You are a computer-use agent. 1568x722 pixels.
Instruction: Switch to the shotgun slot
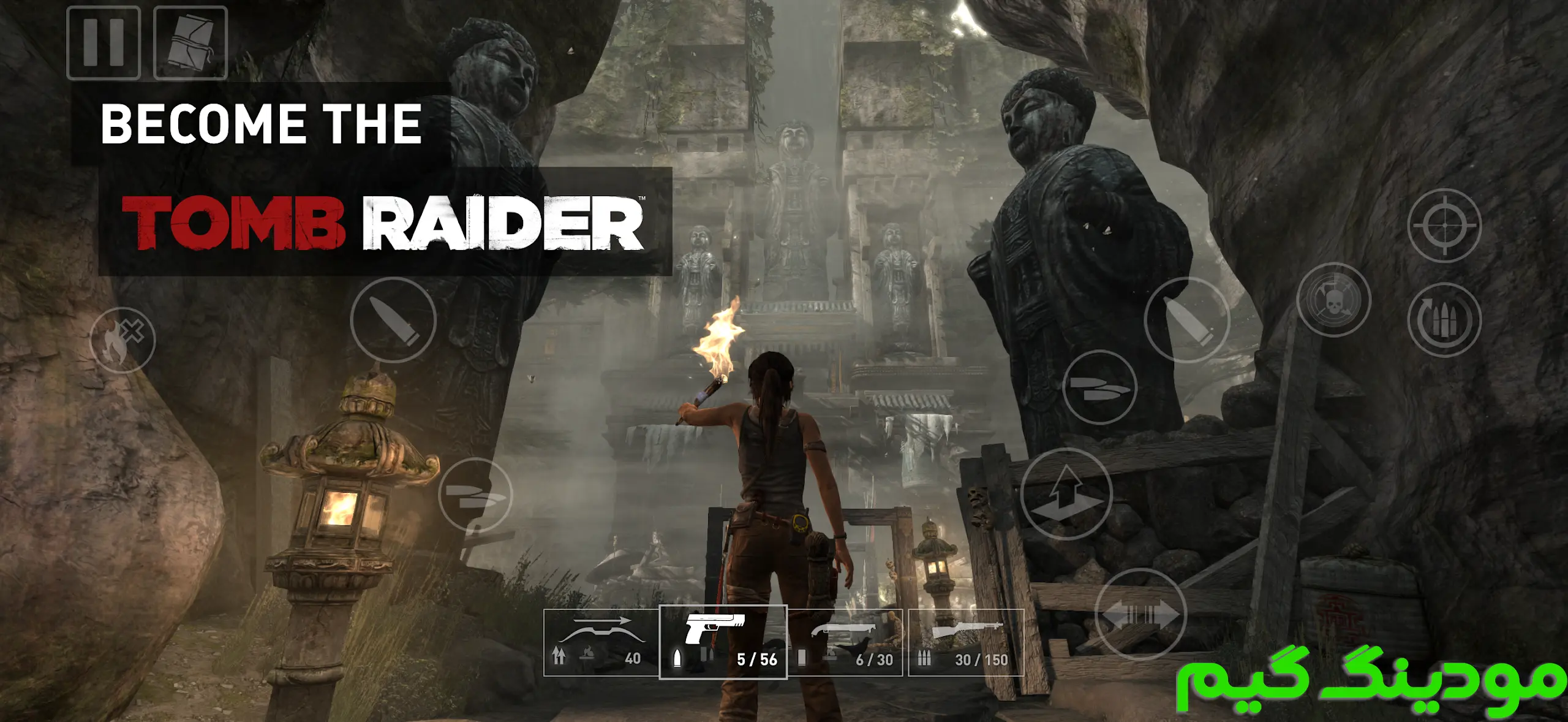pos(845,642)
